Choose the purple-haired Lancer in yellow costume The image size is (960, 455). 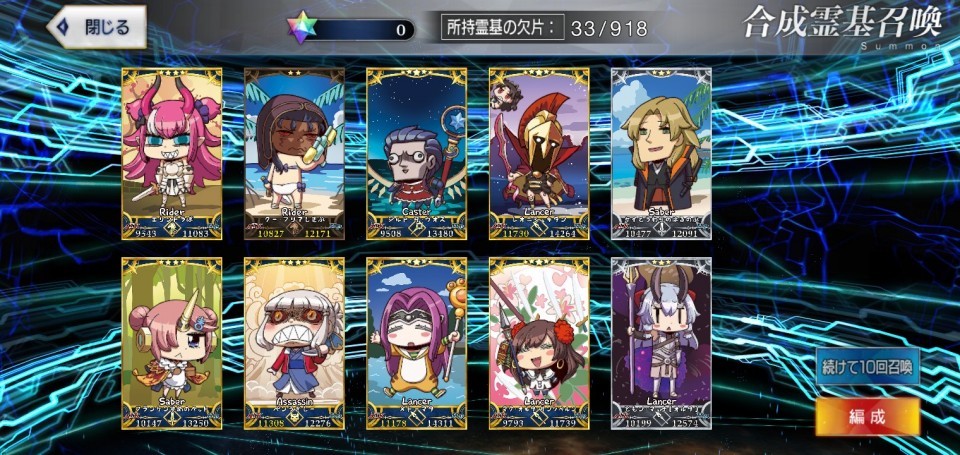[x=416, y=343]
